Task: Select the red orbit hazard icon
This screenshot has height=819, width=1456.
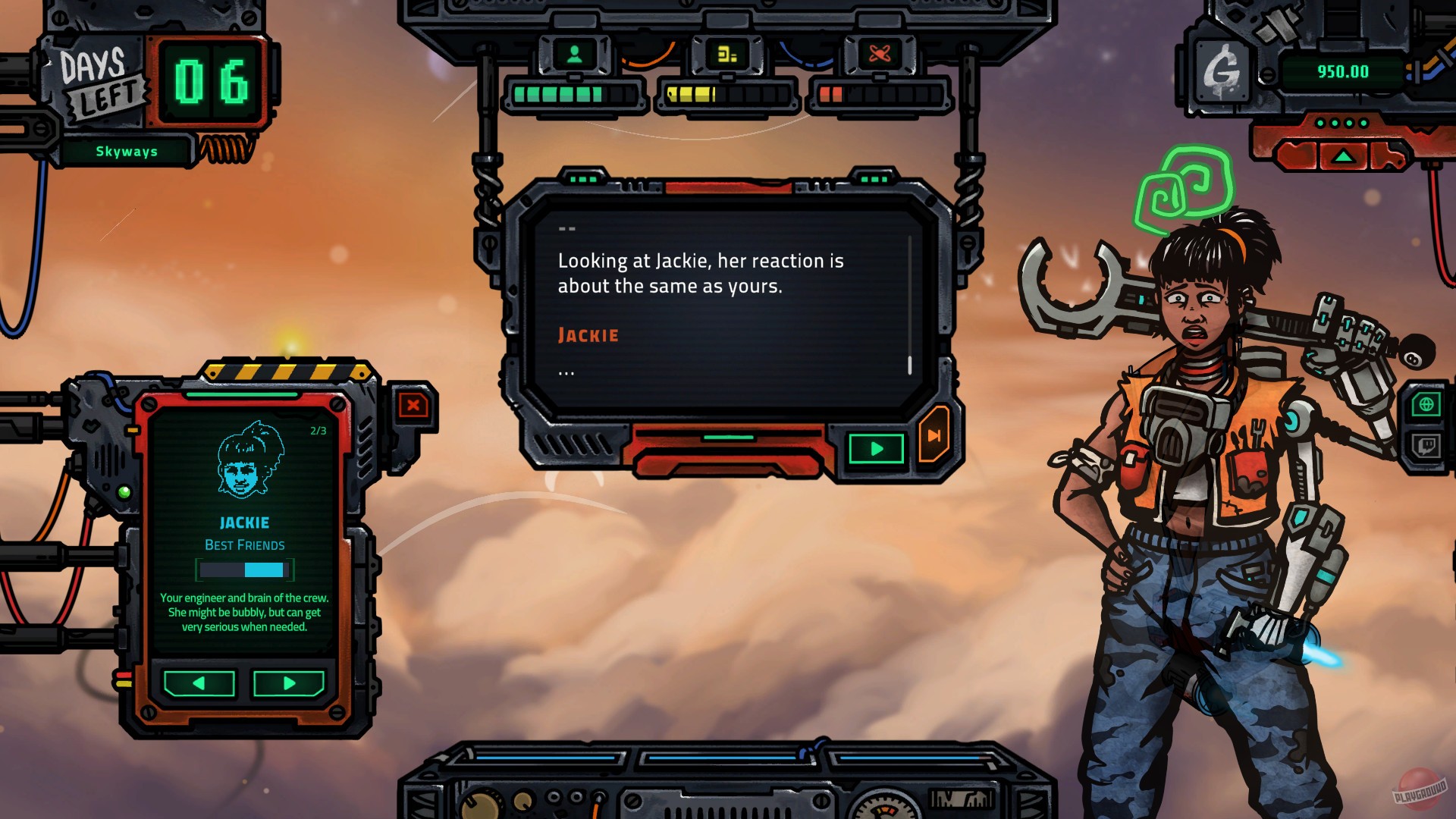Action: (878, 53)
